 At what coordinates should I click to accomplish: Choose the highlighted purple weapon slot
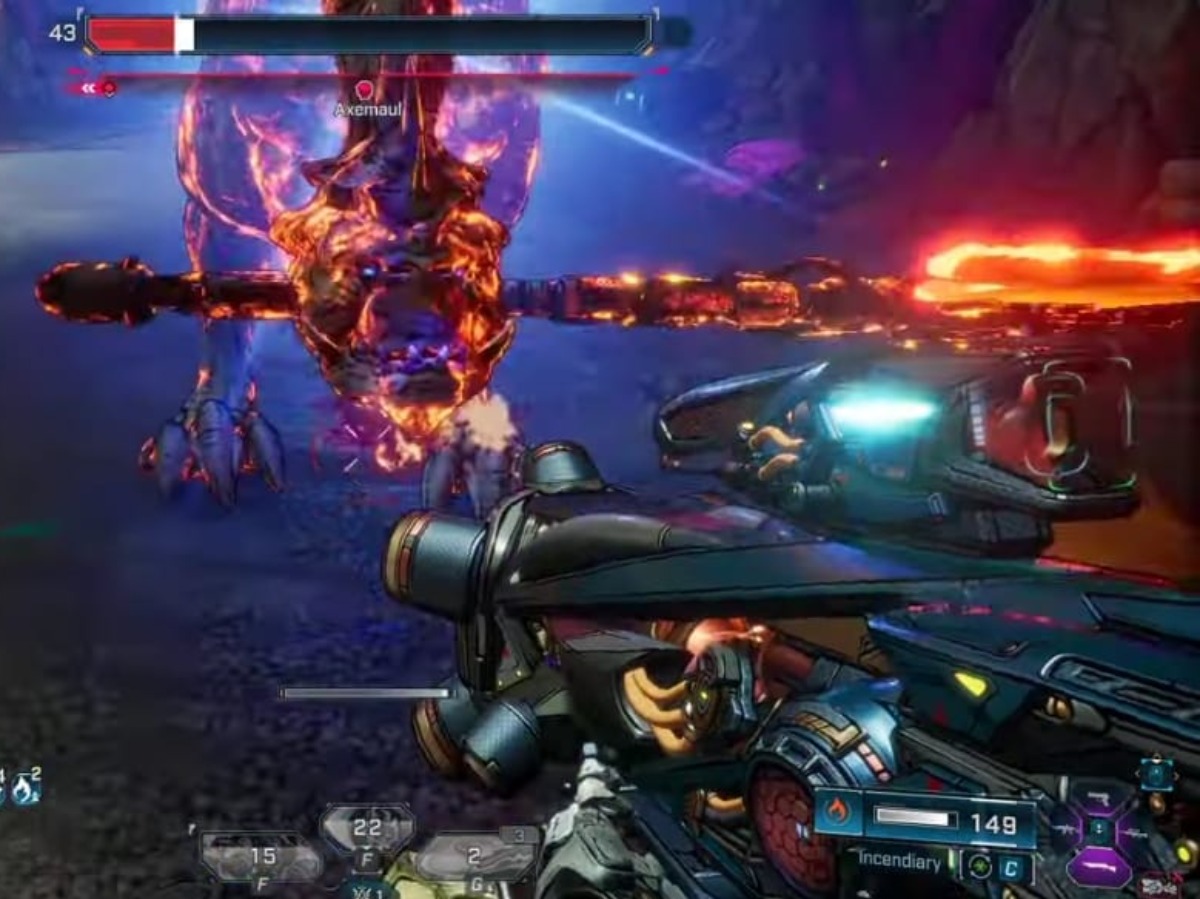(x=1099, y=867)
